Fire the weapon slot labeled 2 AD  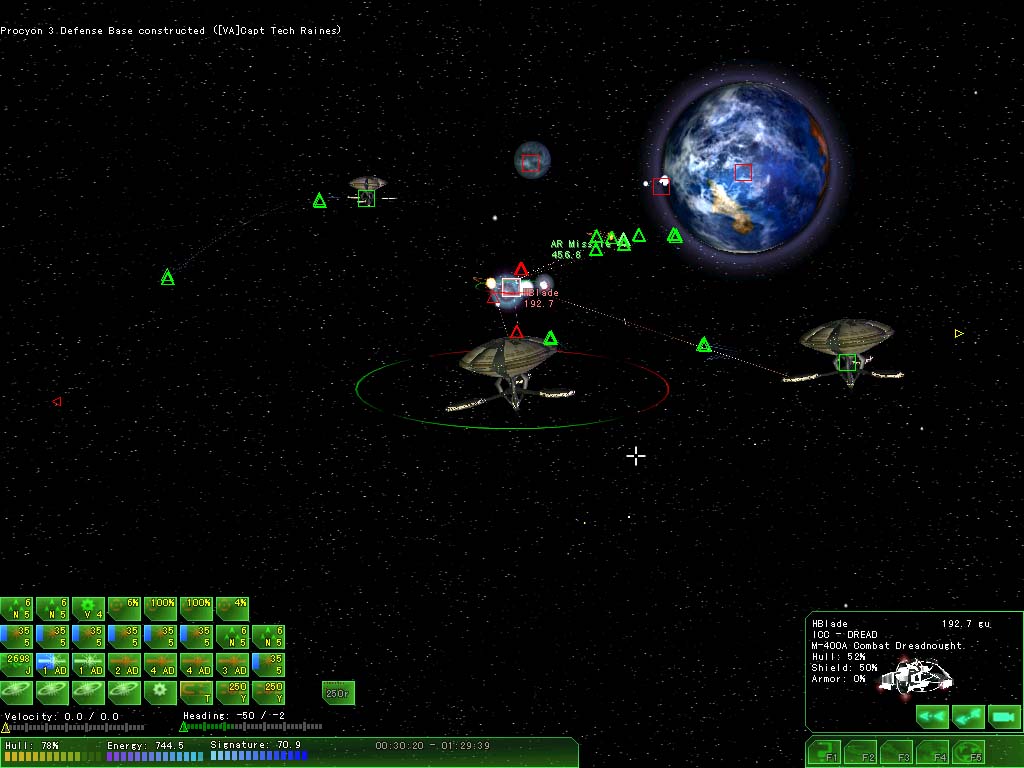point(124,664)
